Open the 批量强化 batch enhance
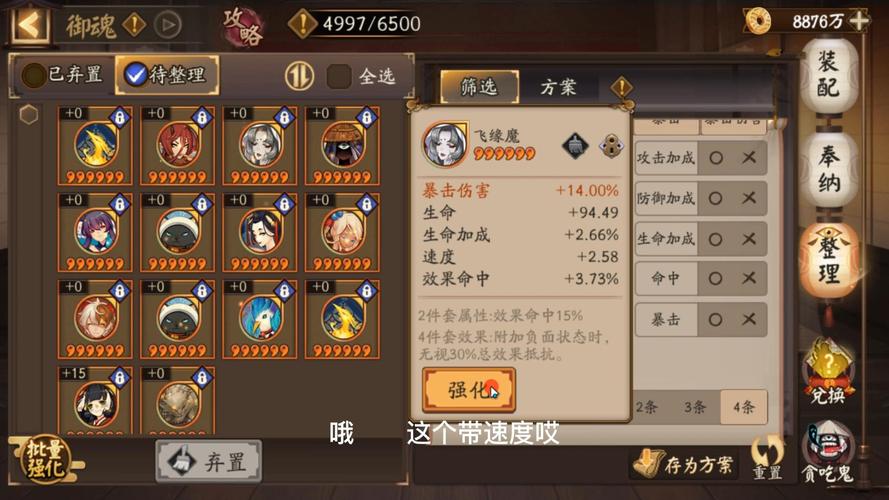 (x=46, y=459)
